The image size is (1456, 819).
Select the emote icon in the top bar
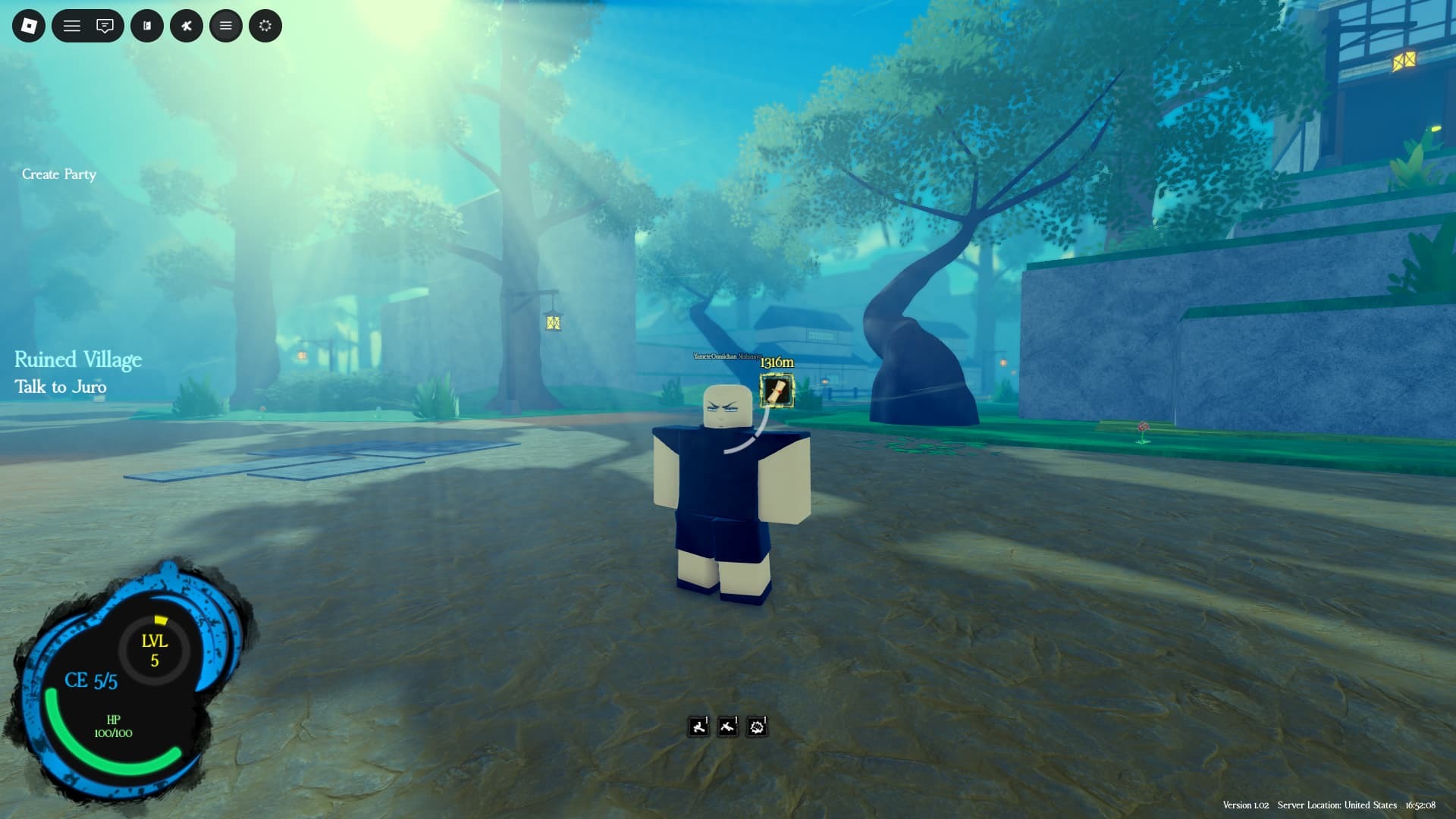pyautogui.click(x=186, y=25)
